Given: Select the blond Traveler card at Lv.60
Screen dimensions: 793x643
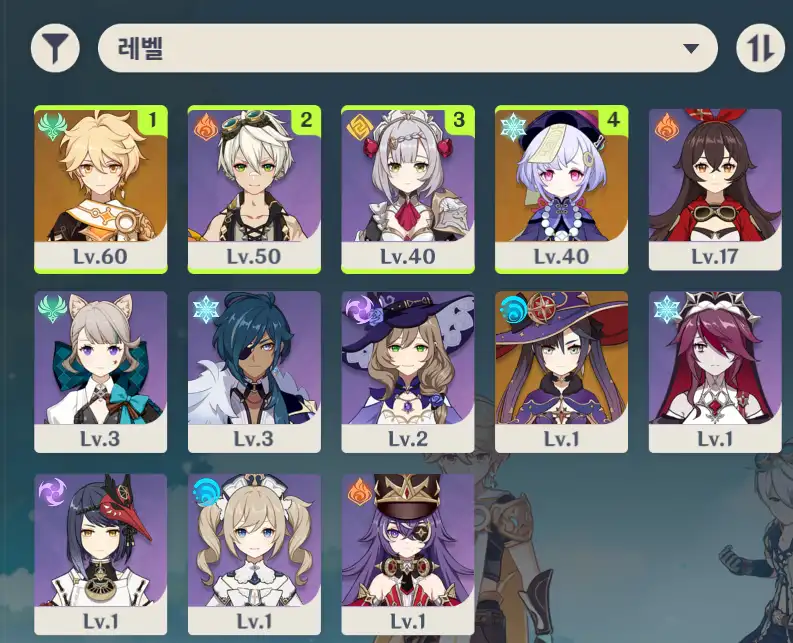Looking at the screenshot, I should pyautogui.click(x=101, y=188).
